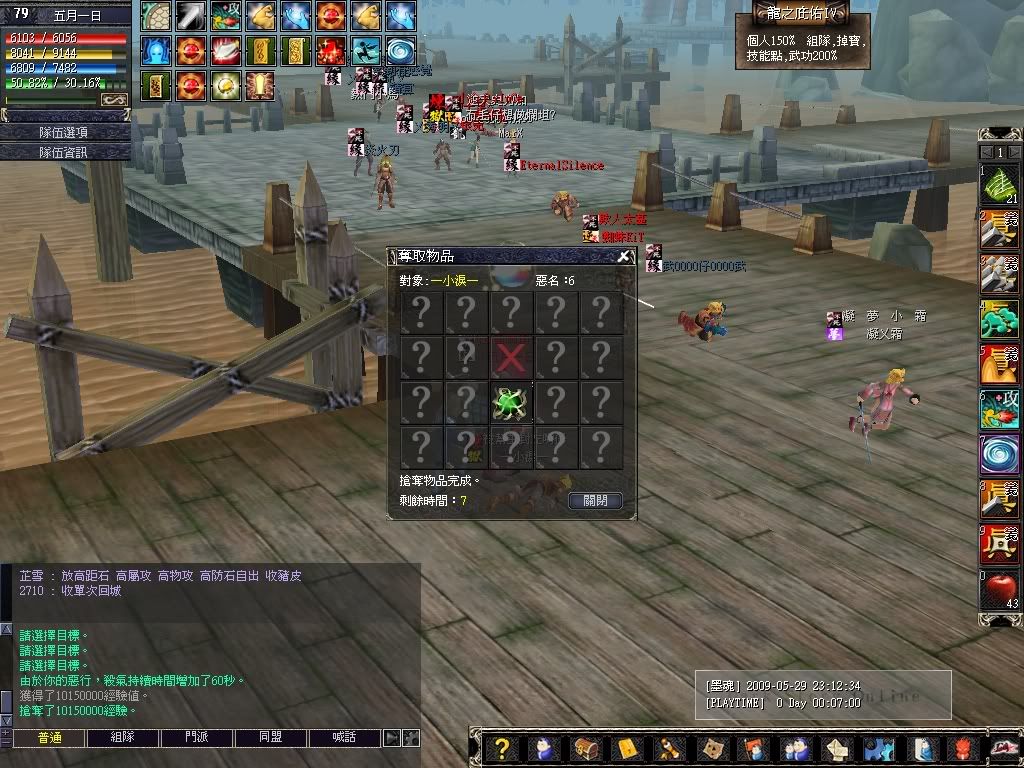The height and width of the screenshot is (768, 1024).
Task: Select the red X slot in loot grid
Action: click(x=511, y=357)
